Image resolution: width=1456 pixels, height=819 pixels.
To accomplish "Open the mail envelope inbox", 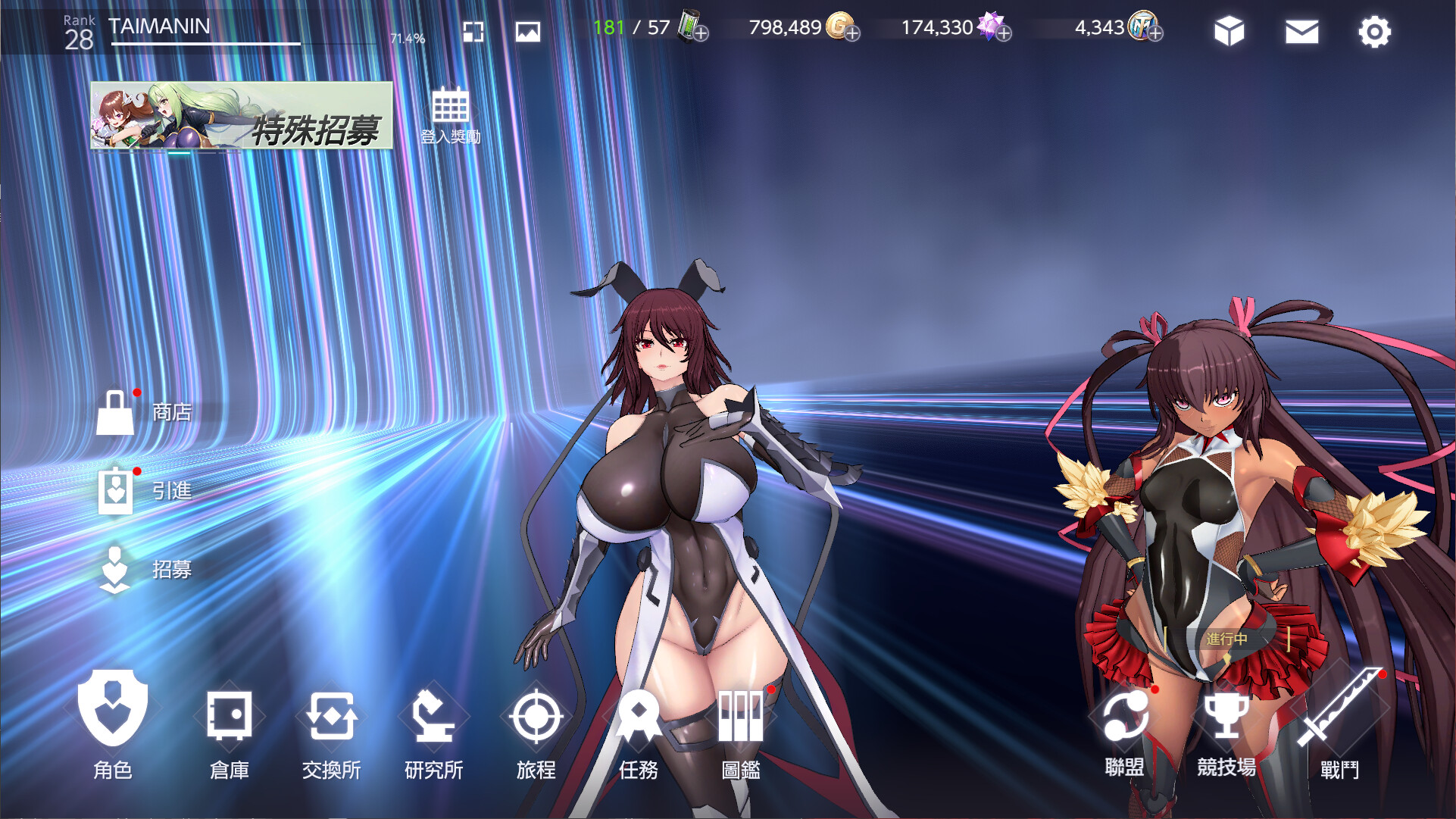I will [x=1301, y=32].
